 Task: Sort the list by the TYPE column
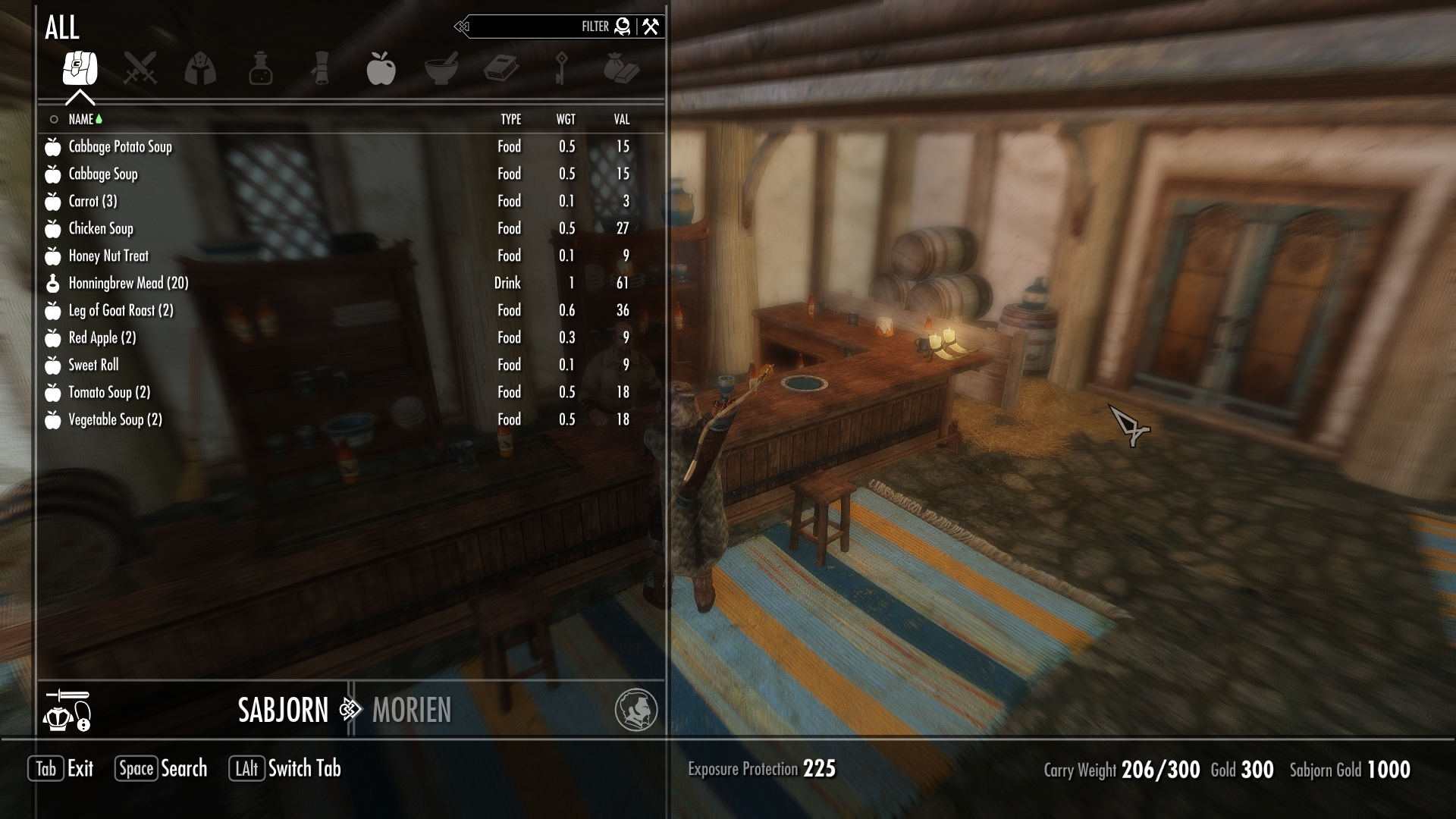(x=510, y=119)
